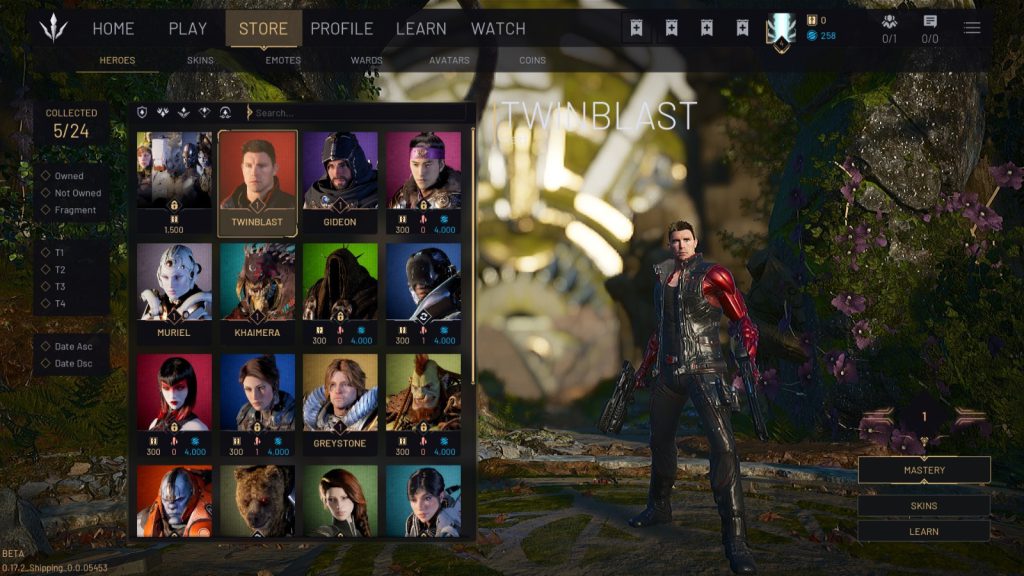1024x576 pixels.
Task: Open the Watch section
Action: click(498, 29)
